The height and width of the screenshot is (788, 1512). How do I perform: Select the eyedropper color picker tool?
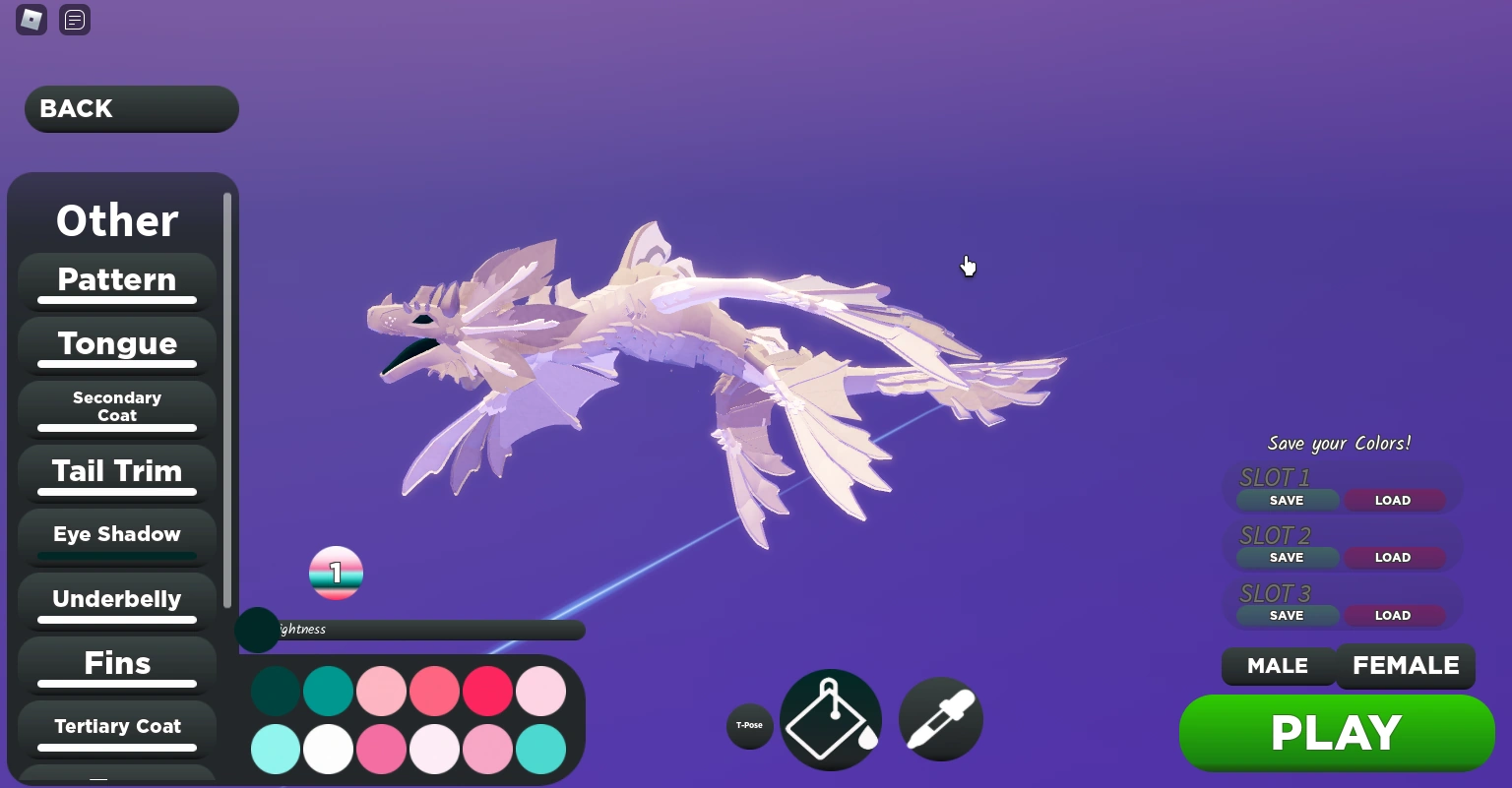[939, 718]
